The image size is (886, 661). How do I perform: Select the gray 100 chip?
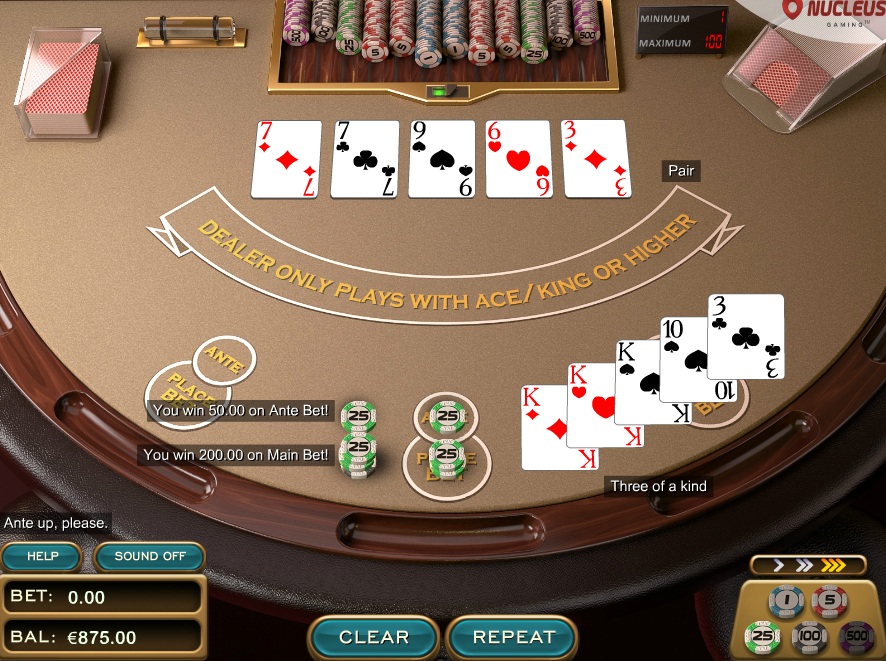pos(808,636)
